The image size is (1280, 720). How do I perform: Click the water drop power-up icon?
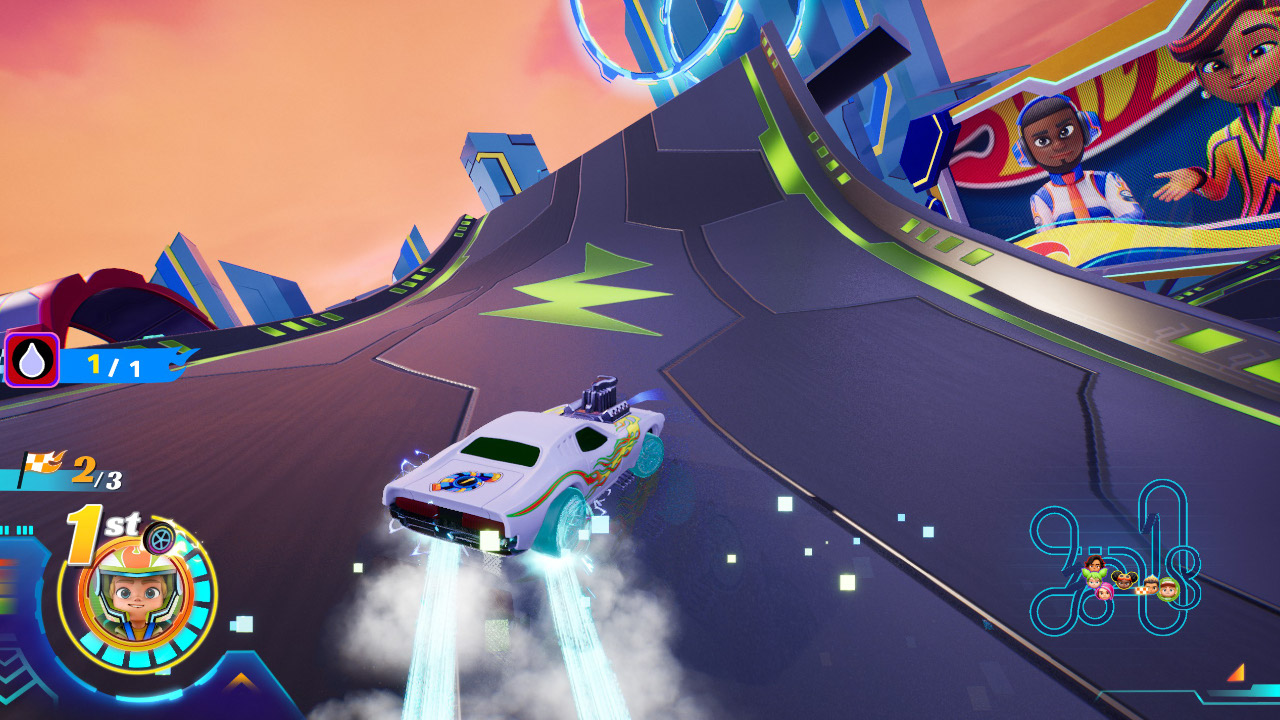click(x=31, y=360)
